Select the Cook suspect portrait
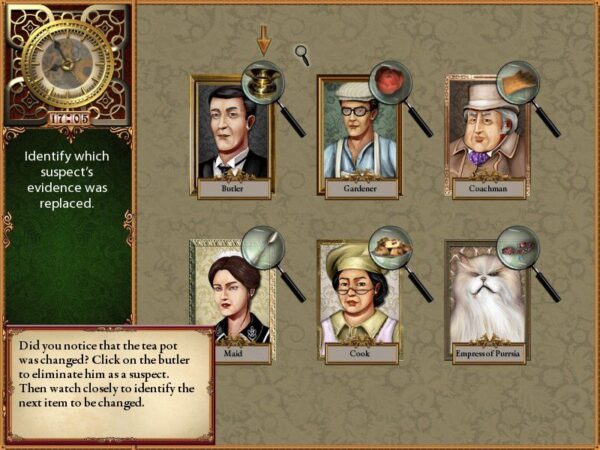This screenshot has height=450, width=600. [x=358, y=298]
